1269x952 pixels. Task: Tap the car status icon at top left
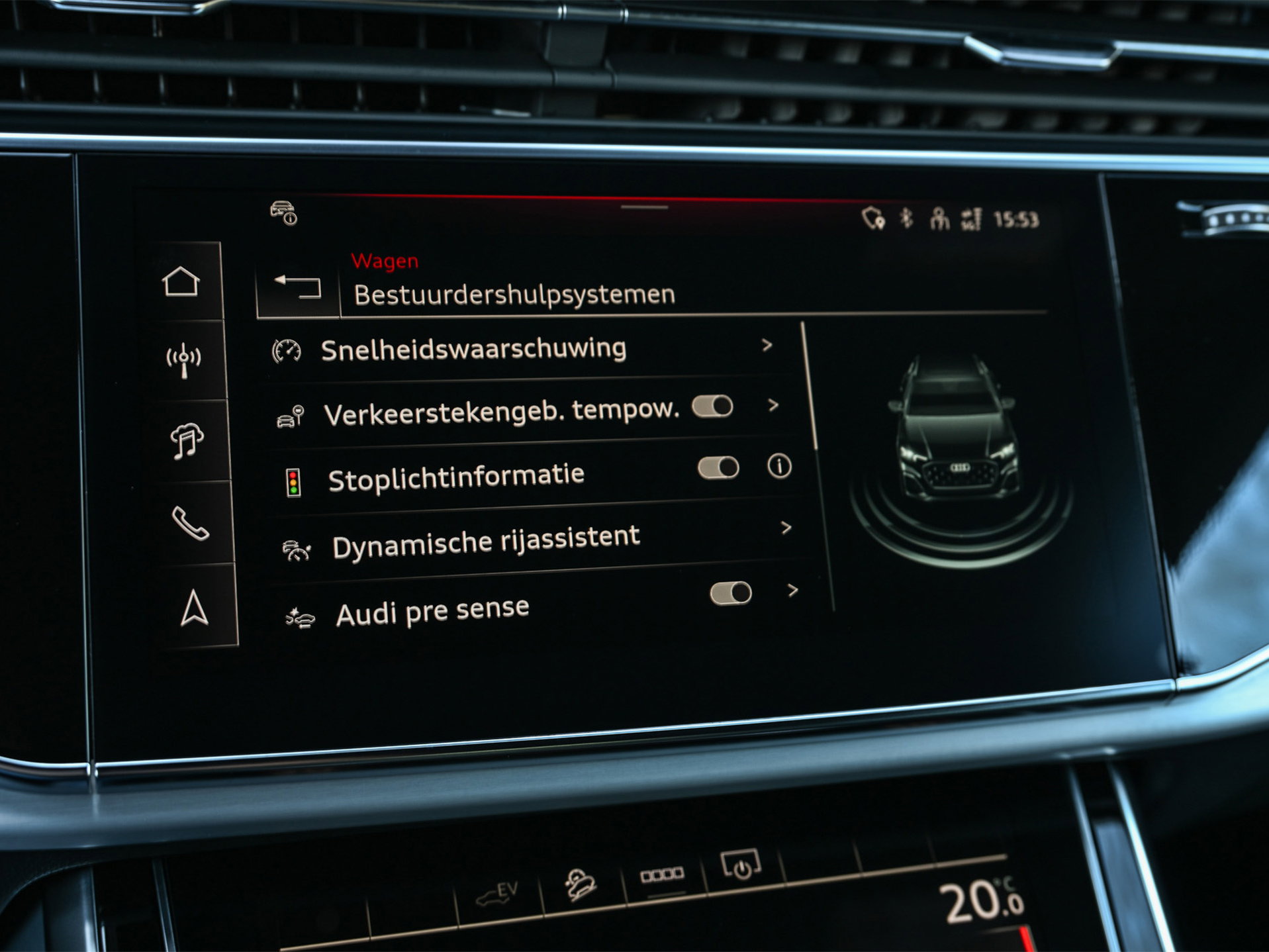[x=284, y=213]
